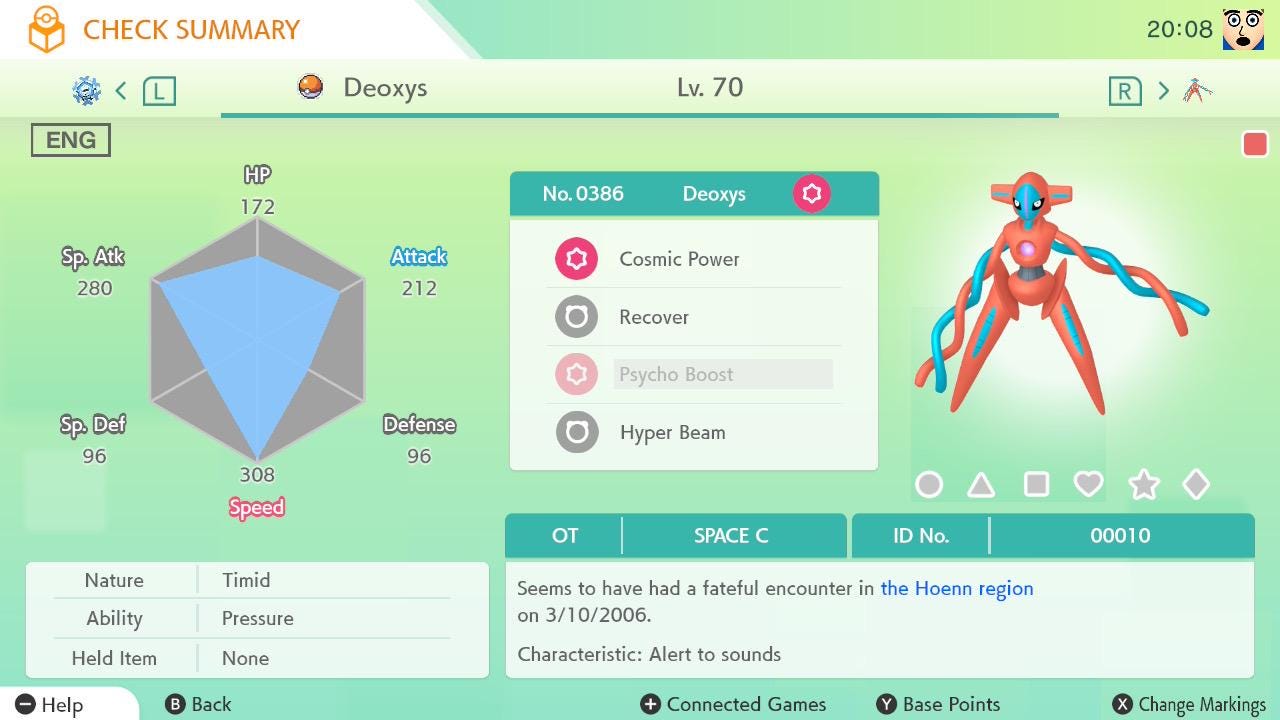
Task: Go Back from the summary
Action: 198,705
